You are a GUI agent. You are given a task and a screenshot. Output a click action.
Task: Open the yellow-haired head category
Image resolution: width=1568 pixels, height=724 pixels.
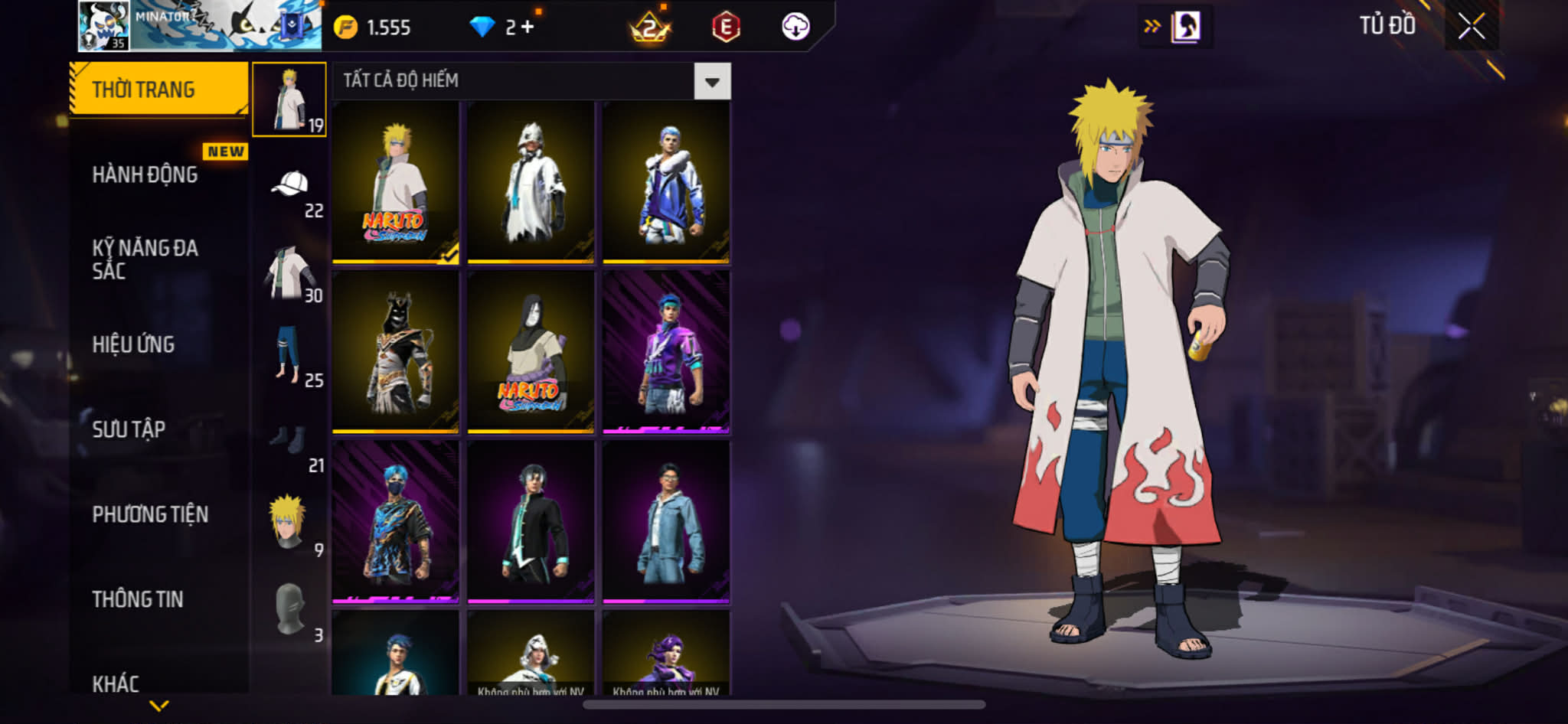[x=289, y=522]
